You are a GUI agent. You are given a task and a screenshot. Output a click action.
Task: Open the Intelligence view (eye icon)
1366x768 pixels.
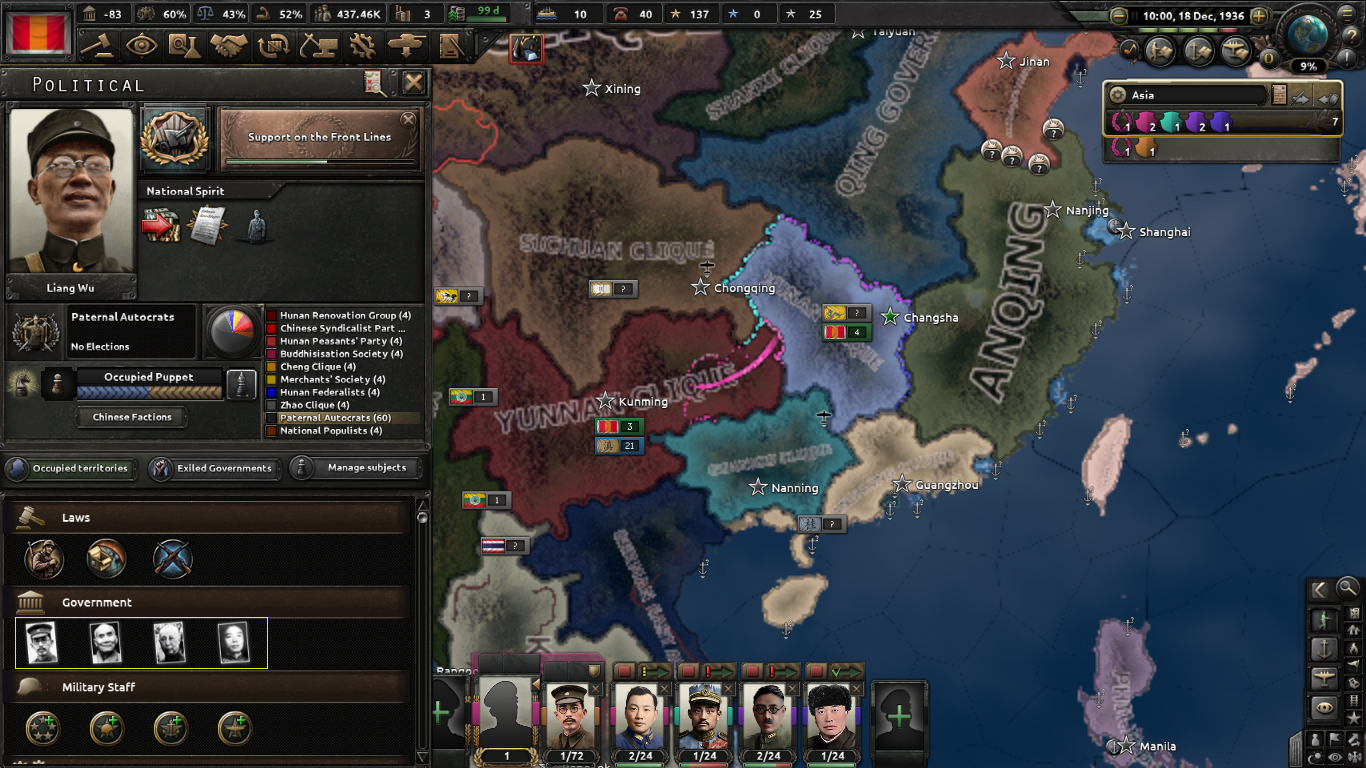tap(141, 46)
